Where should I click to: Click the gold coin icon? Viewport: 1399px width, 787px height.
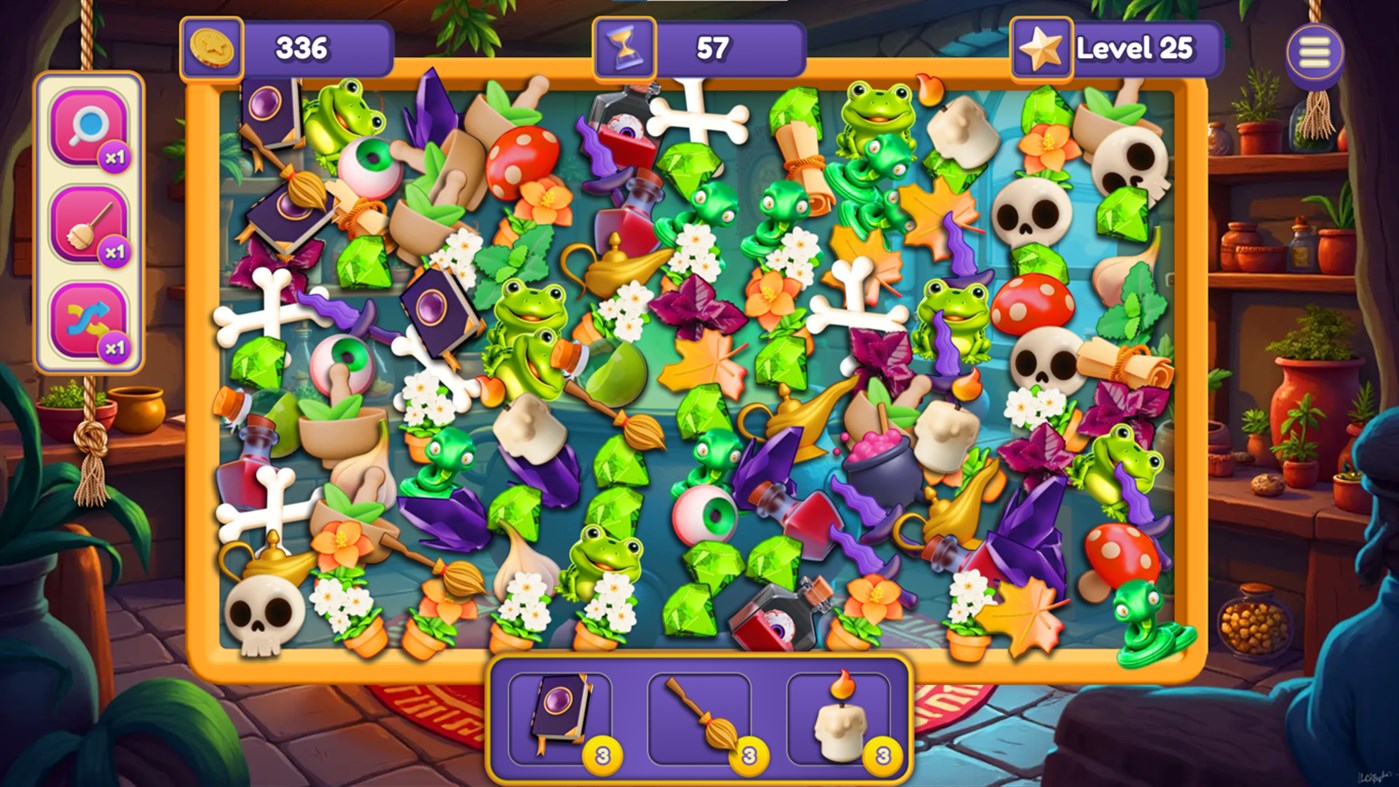[x=212, y=49]
